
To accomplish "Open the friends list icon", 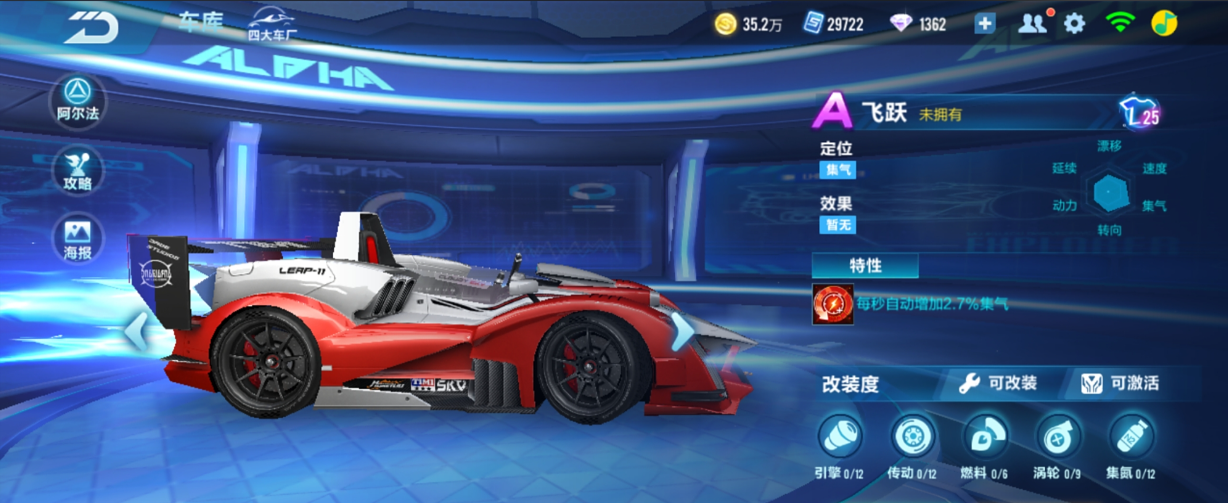I will click(x=1032, y=23).
